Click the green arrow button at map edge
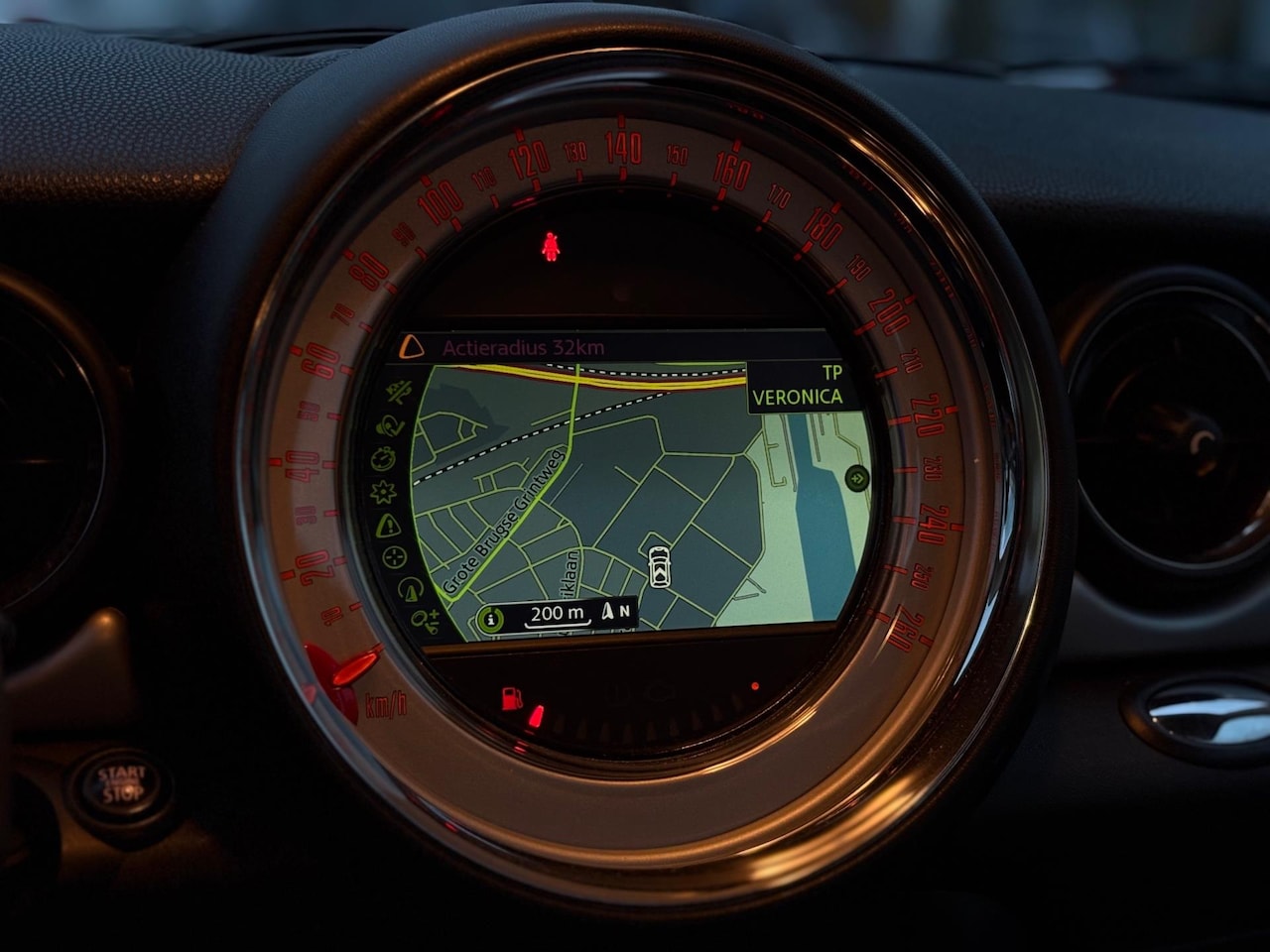The height and width of the screenshot is (952, 1270). pyautogui.click(x=856, y=479)
